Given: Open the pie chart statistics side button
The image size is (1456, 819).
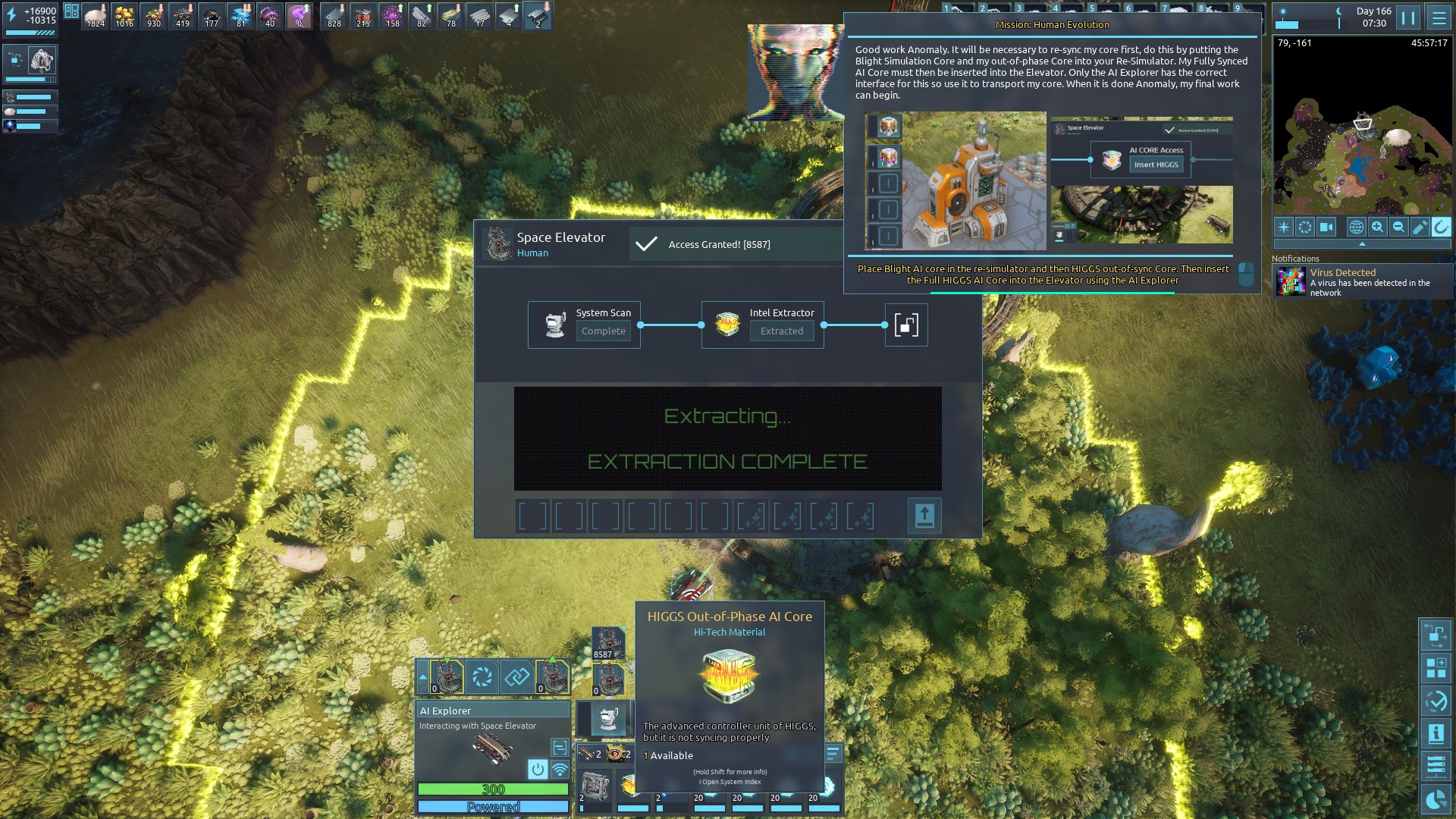Looking at the screenshot, I should coord(1436,799).
